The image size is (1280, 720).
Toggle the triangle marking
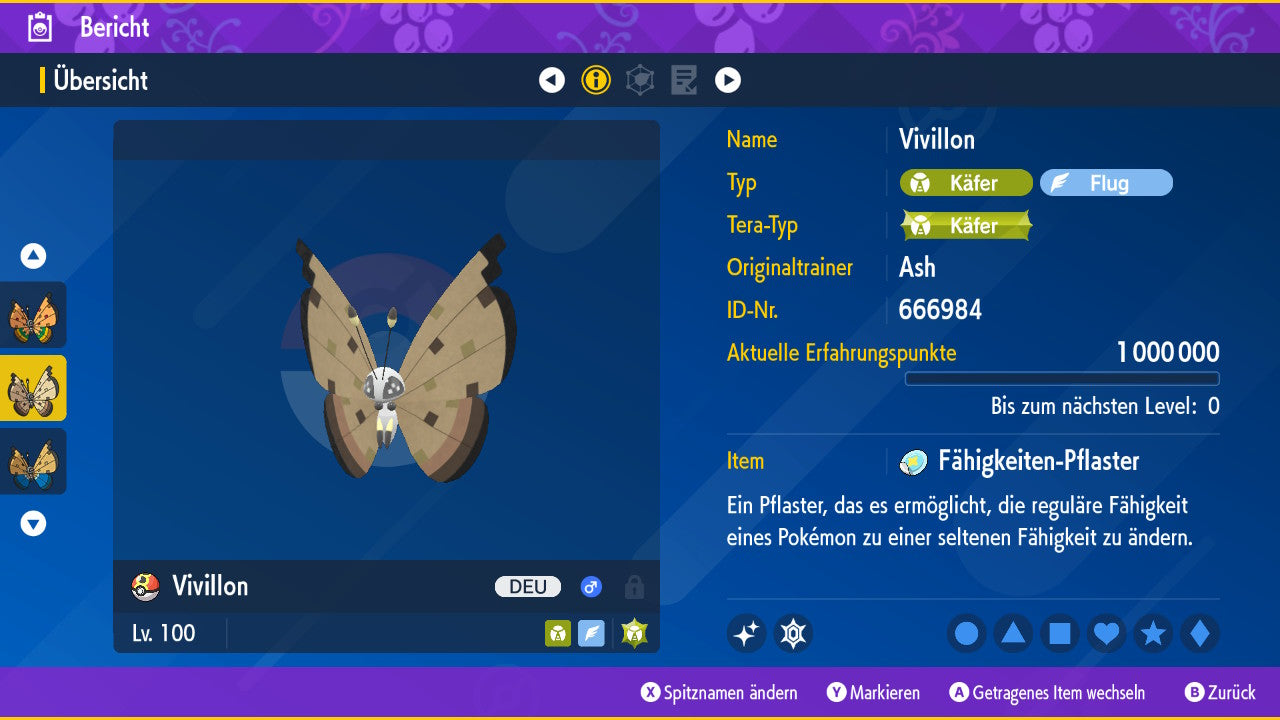1013,633
